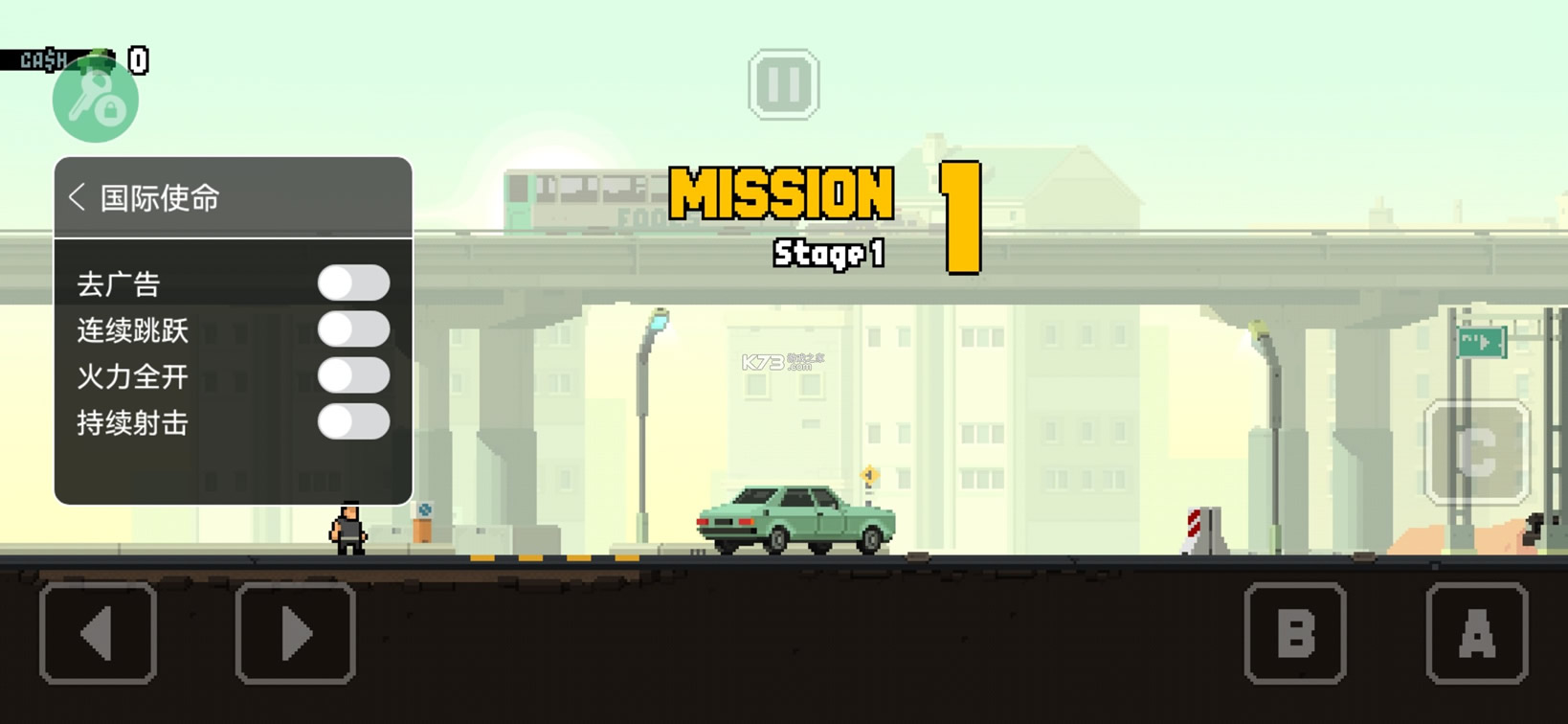Activate the 火力全开 toggle
This screenshot has width=1568, height=724.
click(354, 376)
